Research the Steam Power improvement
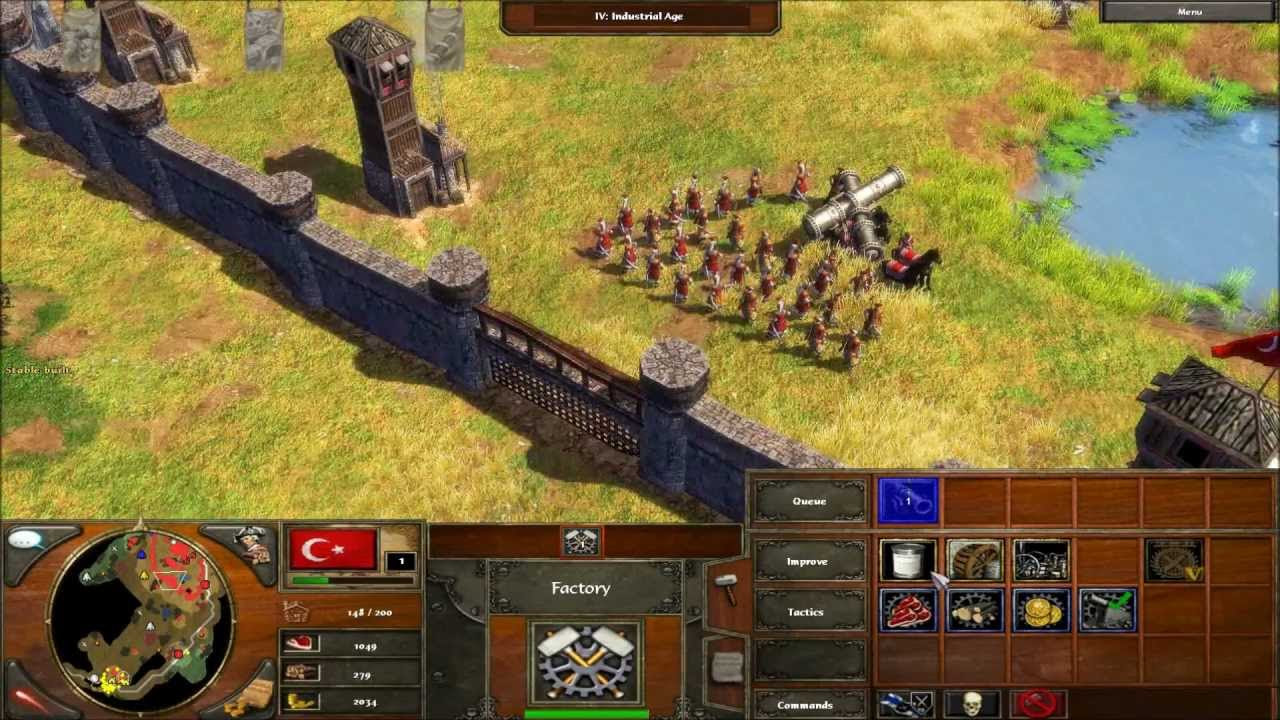 (1042, 561)
